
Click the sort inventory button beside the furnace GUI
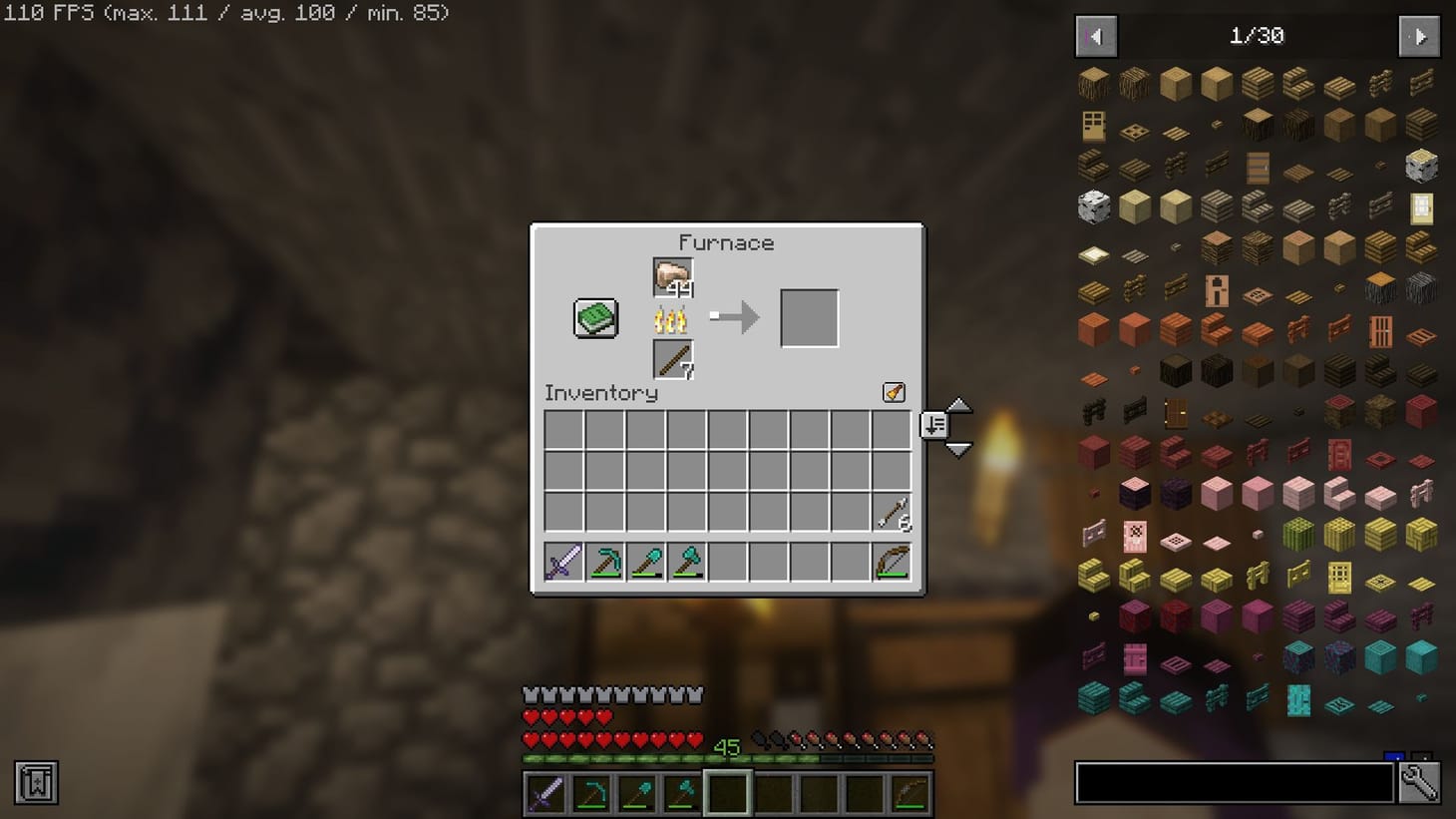934,425
